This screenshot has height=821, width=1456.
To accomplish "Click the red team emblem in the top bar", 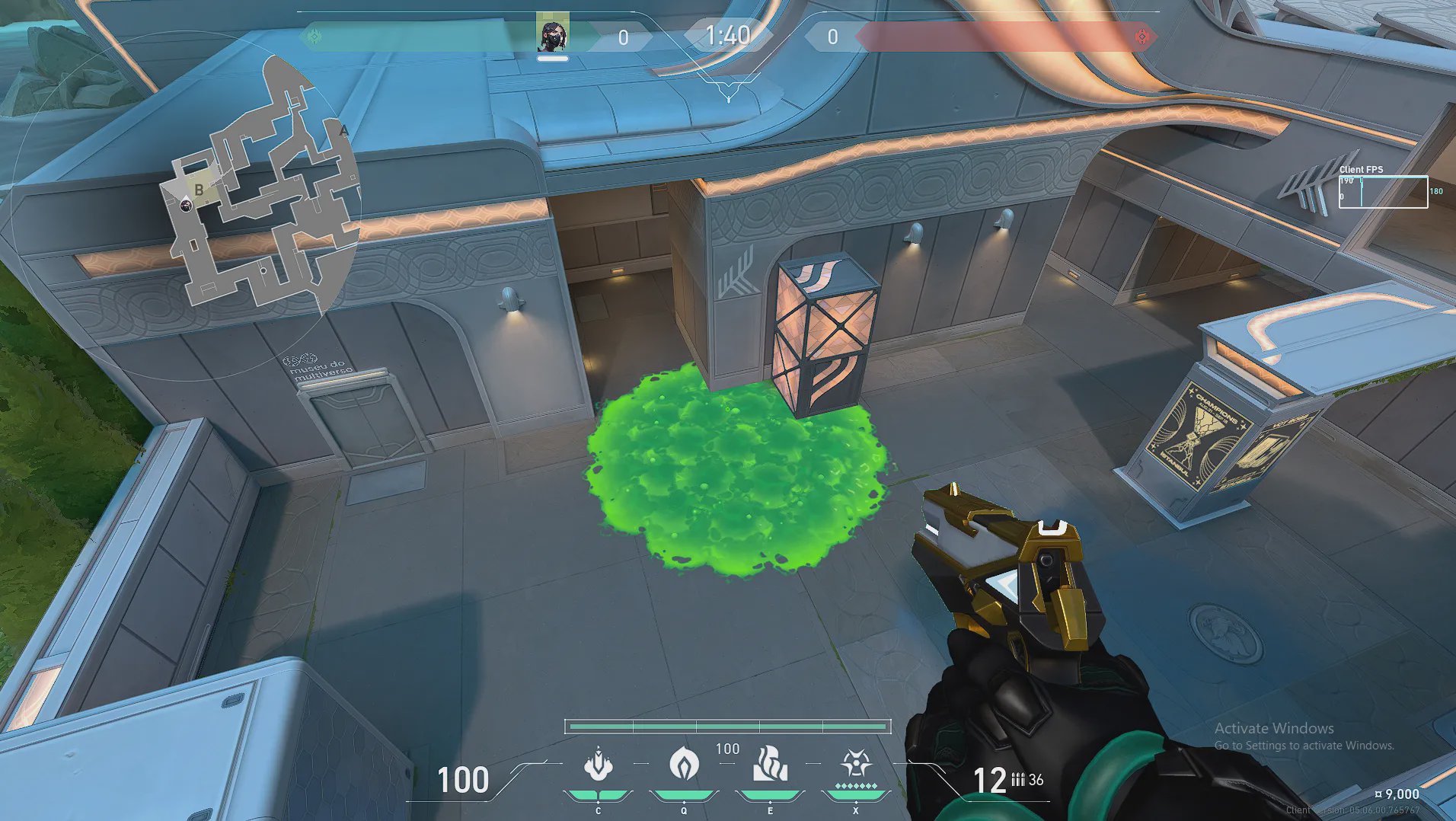I will click(1141, 37).
